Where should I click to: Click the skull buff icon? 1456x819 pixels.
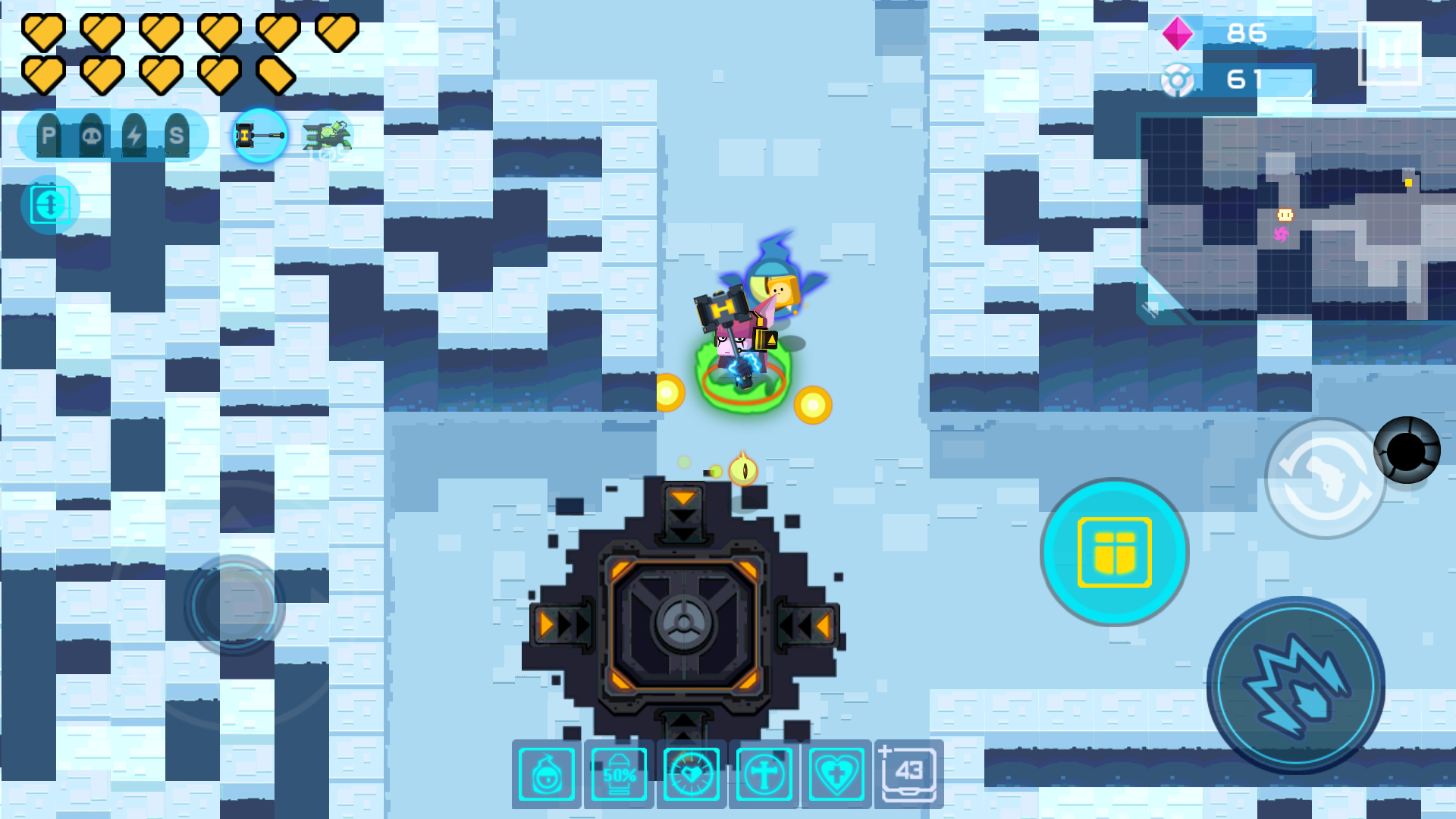click(x=92, y=135)
